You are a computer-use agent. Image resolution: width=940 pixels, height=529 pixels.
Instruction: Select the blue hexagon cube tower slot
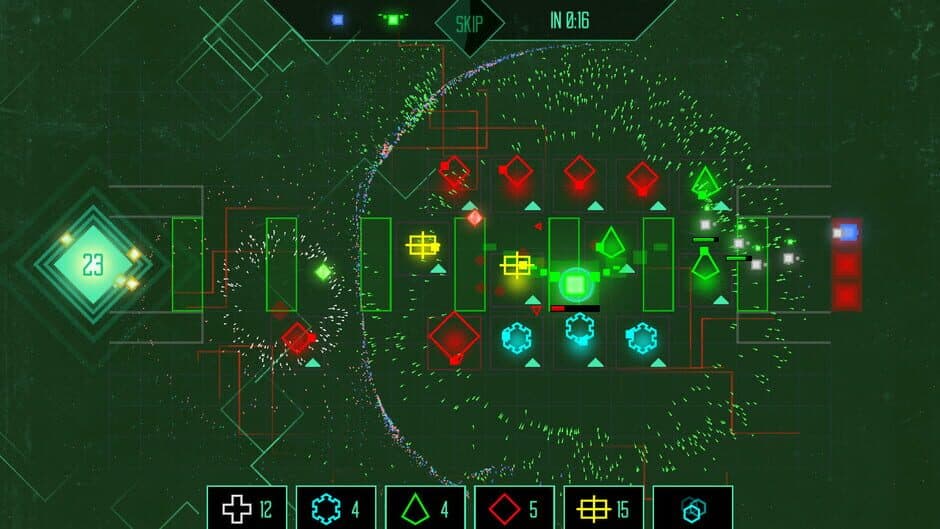coord(692,509)
